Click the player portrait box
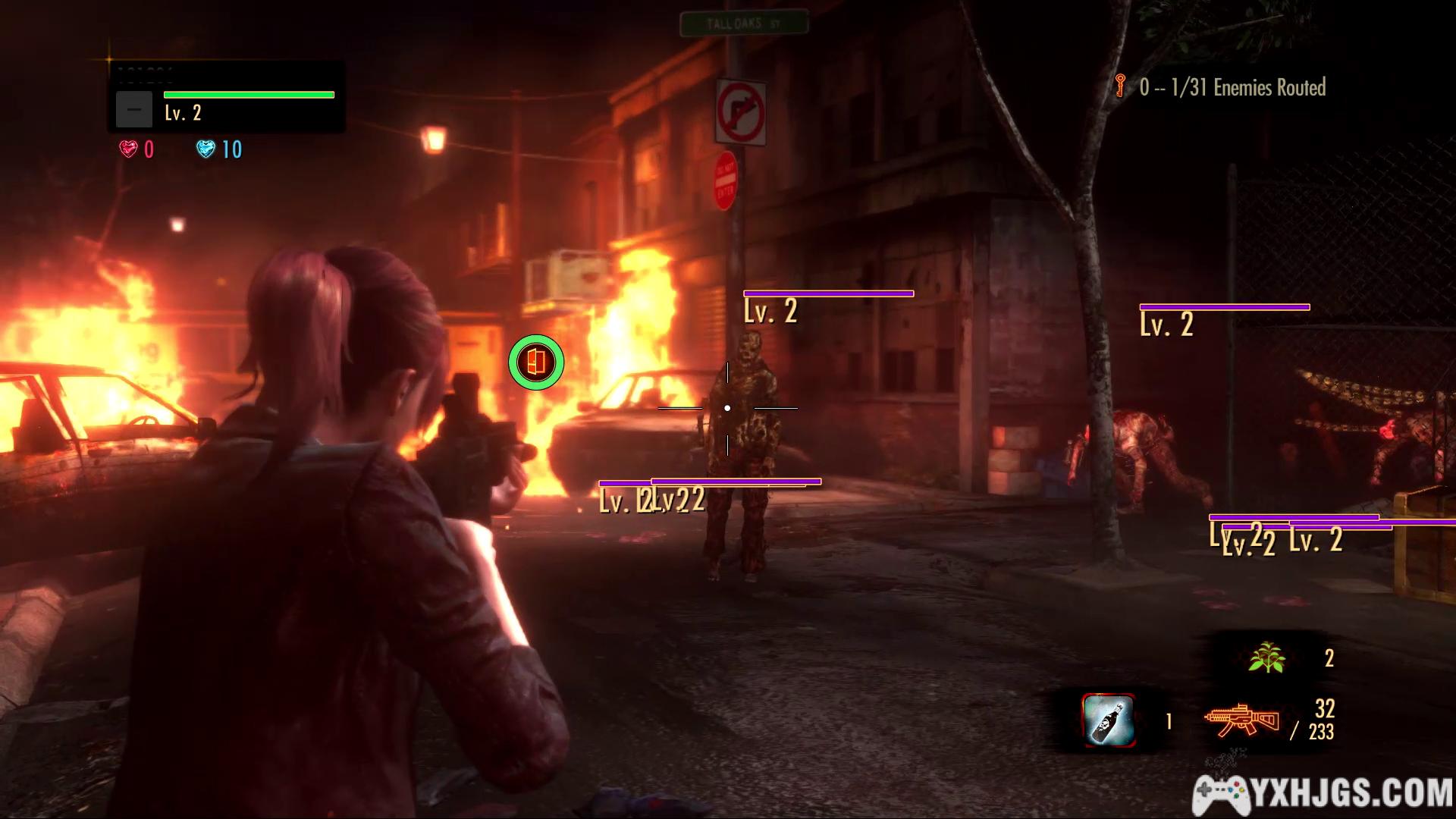This screenshot has width=1456, height=819. point(134,109)
